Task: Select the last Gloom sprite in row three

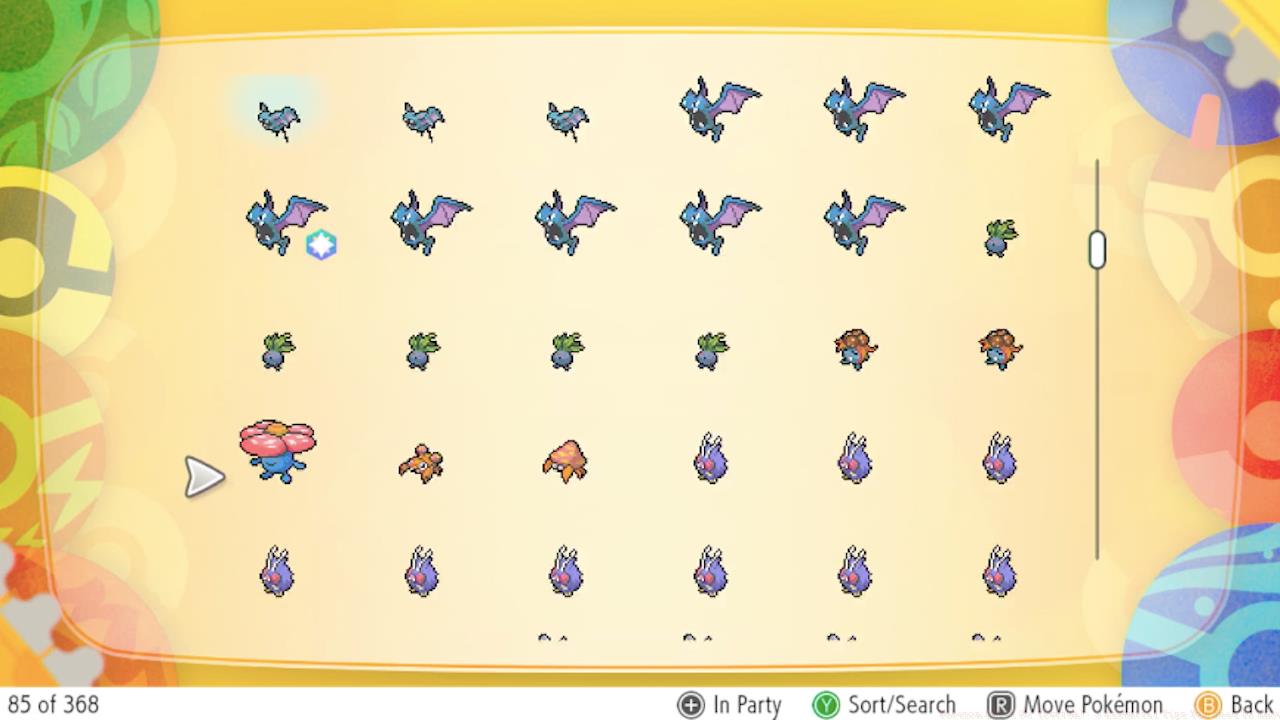Action: (x=1000, y=350)
